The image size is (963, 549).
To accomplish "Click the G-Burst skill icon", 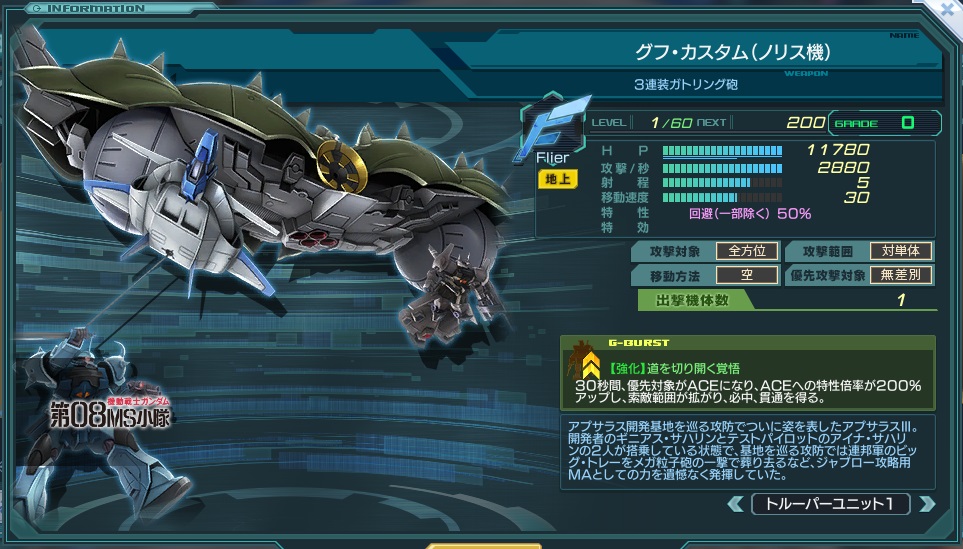I will point(586,367).
